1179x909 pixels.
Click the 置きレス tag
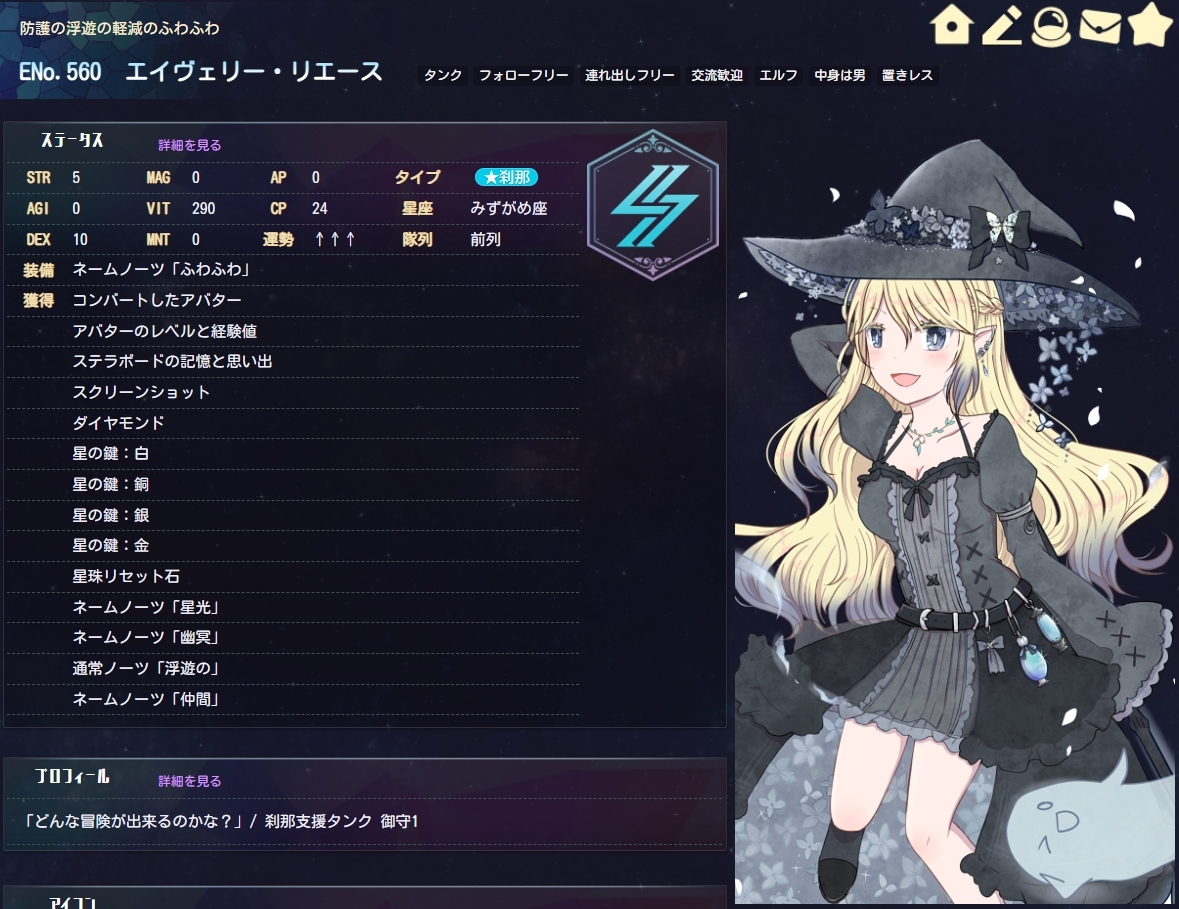click(x=908, y=75)
